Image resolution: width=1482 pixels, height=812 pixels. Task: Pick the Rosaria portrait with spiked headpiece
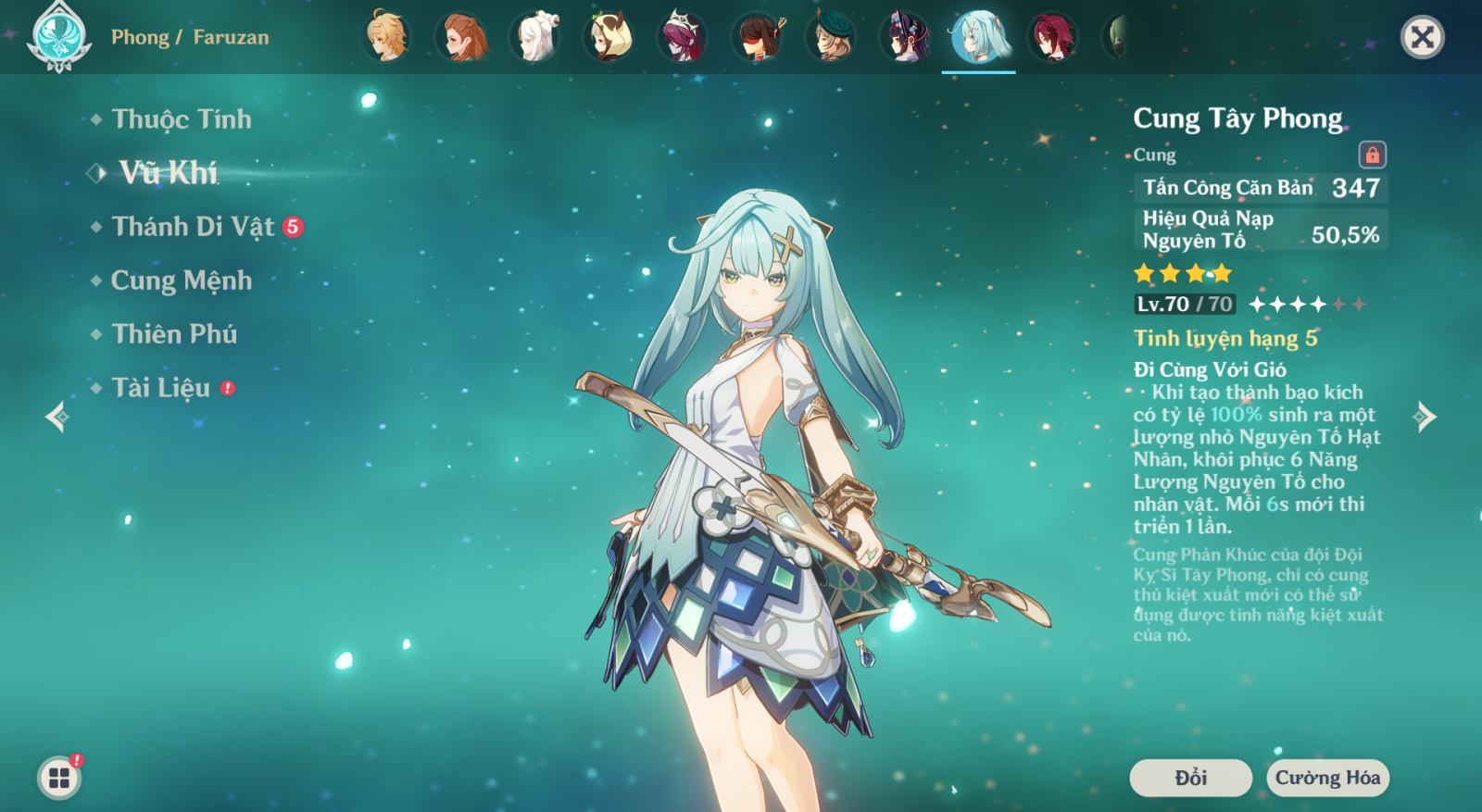pyautogui.click(x=683, y=37)
